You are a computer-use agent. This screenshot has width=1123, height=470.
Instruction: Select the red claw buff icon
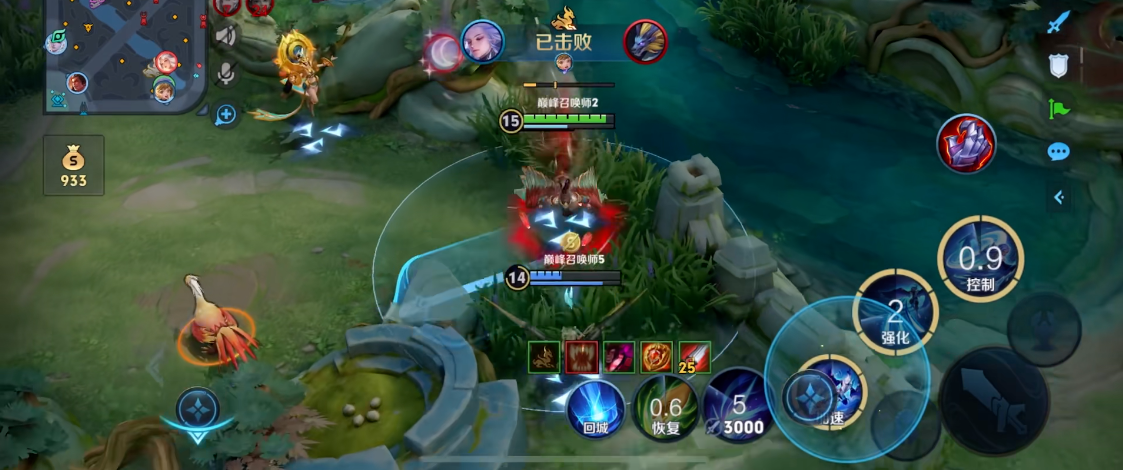click(582, 357)
